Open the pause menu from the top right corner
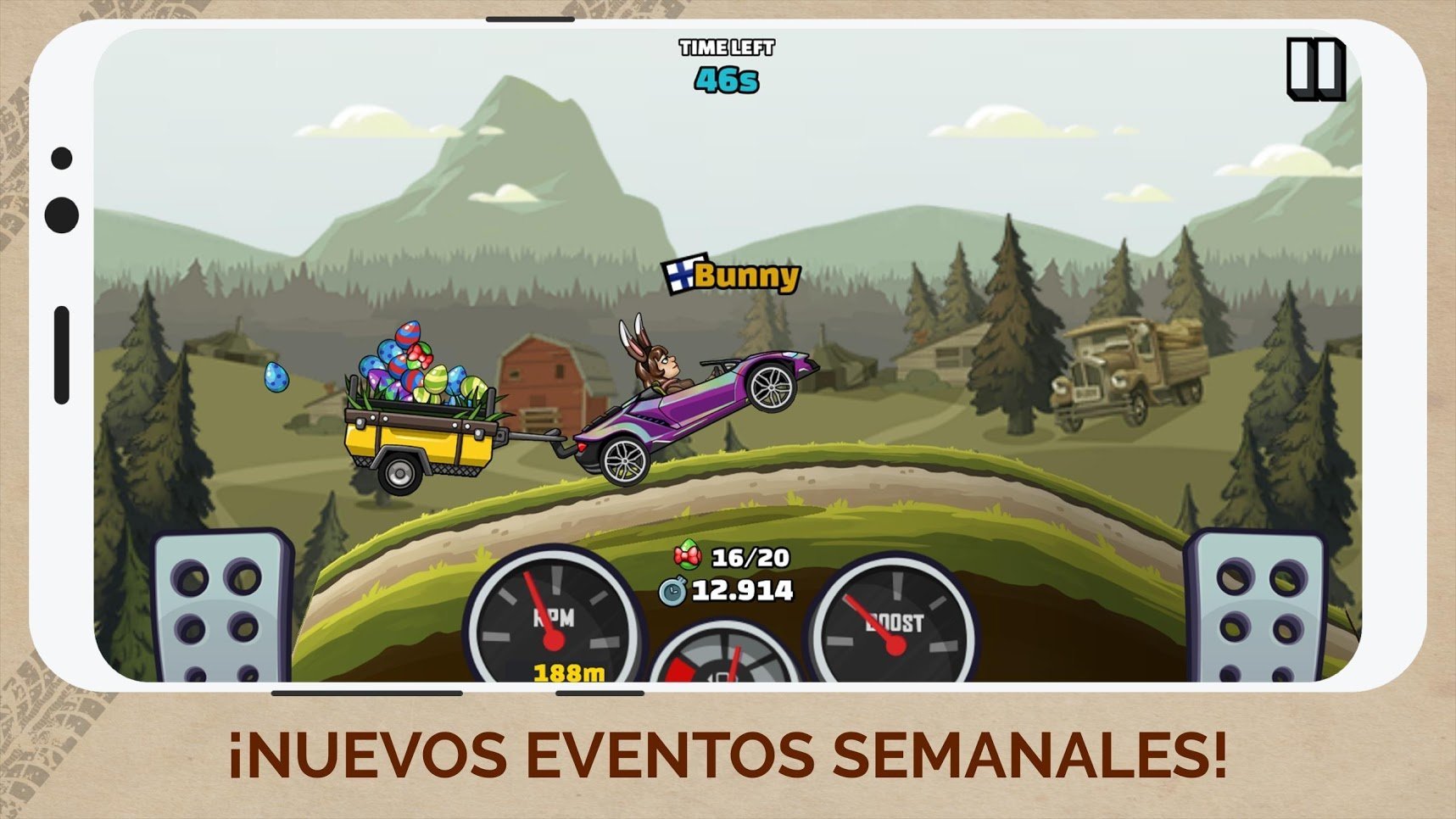This screenshot has height=819, width=1456. [x=1316, y=68]
